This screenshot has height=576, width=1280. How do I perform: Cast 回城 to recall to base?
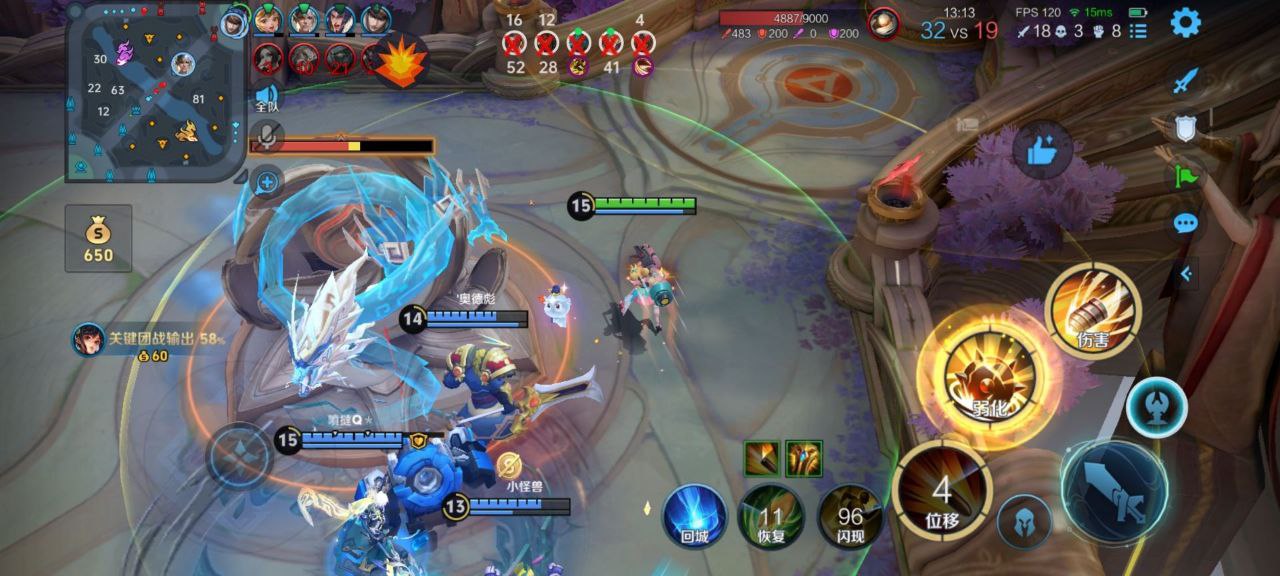click(694, 516)
